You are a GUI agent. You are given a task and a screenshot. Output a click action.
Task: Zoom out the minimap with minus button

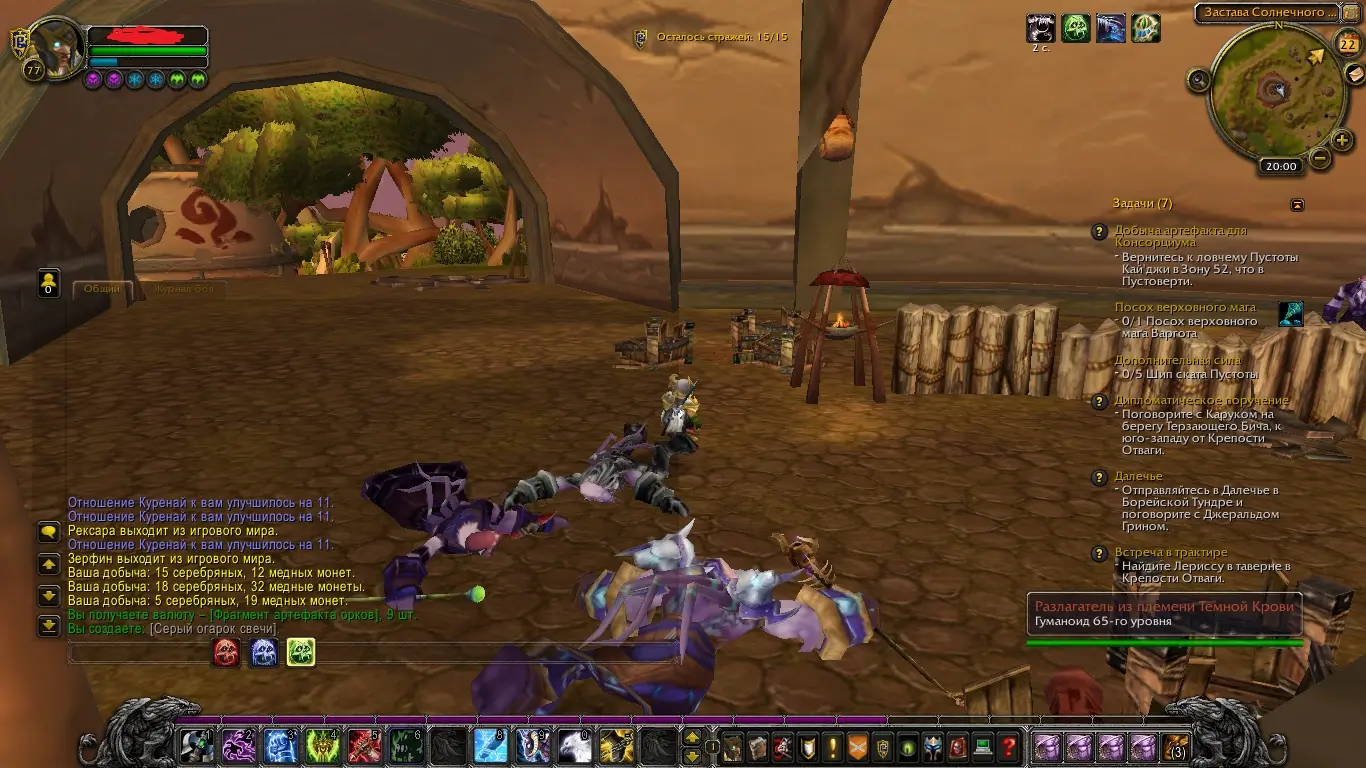[x=1320, y=158]
